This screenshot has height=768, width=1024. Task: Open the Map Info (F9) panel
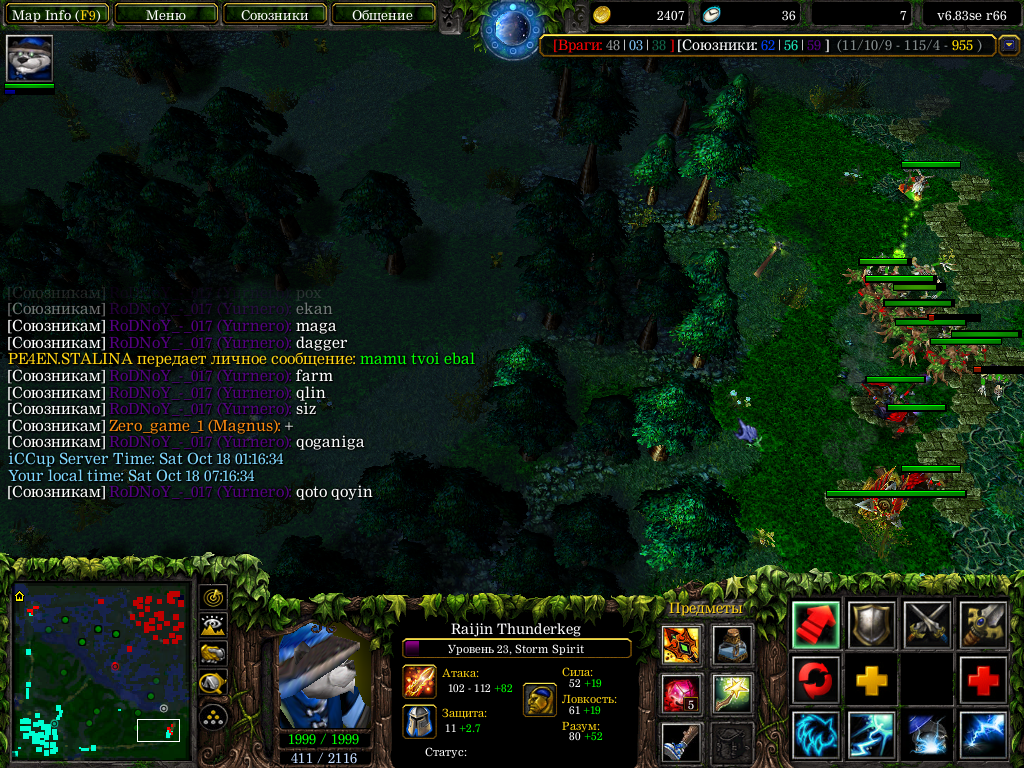(x=56, y=15)
